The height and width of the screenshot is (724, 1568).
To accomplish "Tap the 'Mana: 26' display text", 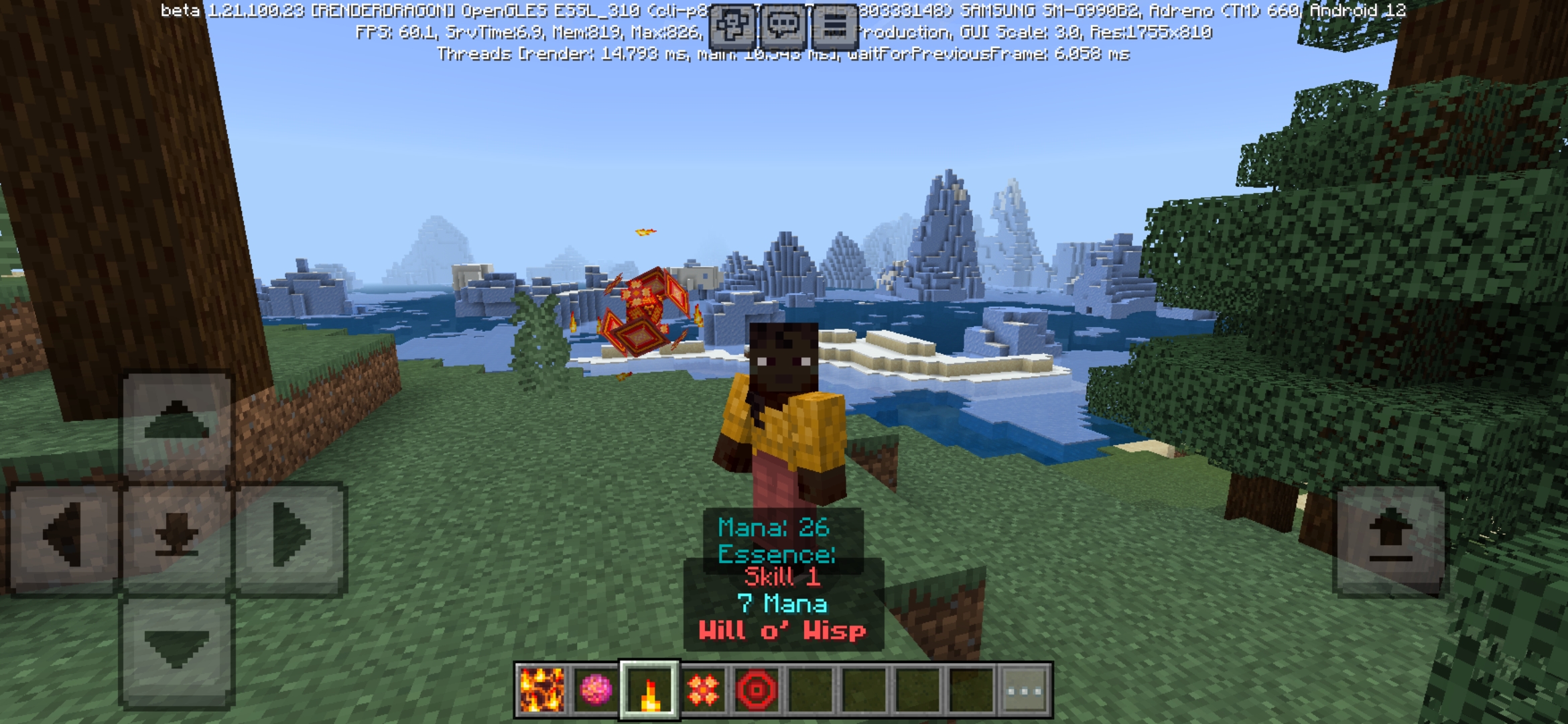I will [775, 526].
